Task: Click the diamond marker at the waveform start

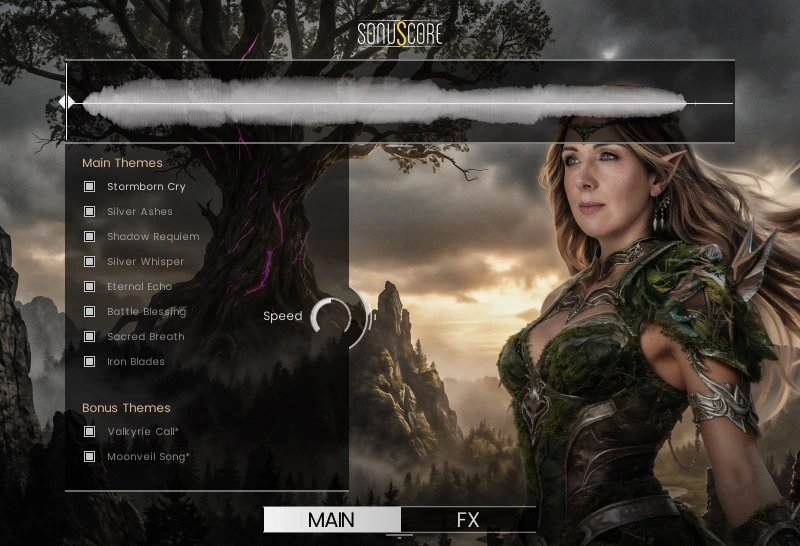Action: (x=66, y=102)
